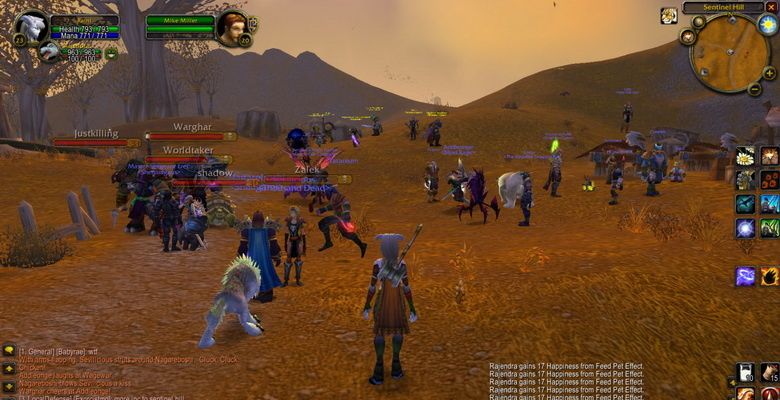Select the Justkilling nameplate

(x=96, y=133)
